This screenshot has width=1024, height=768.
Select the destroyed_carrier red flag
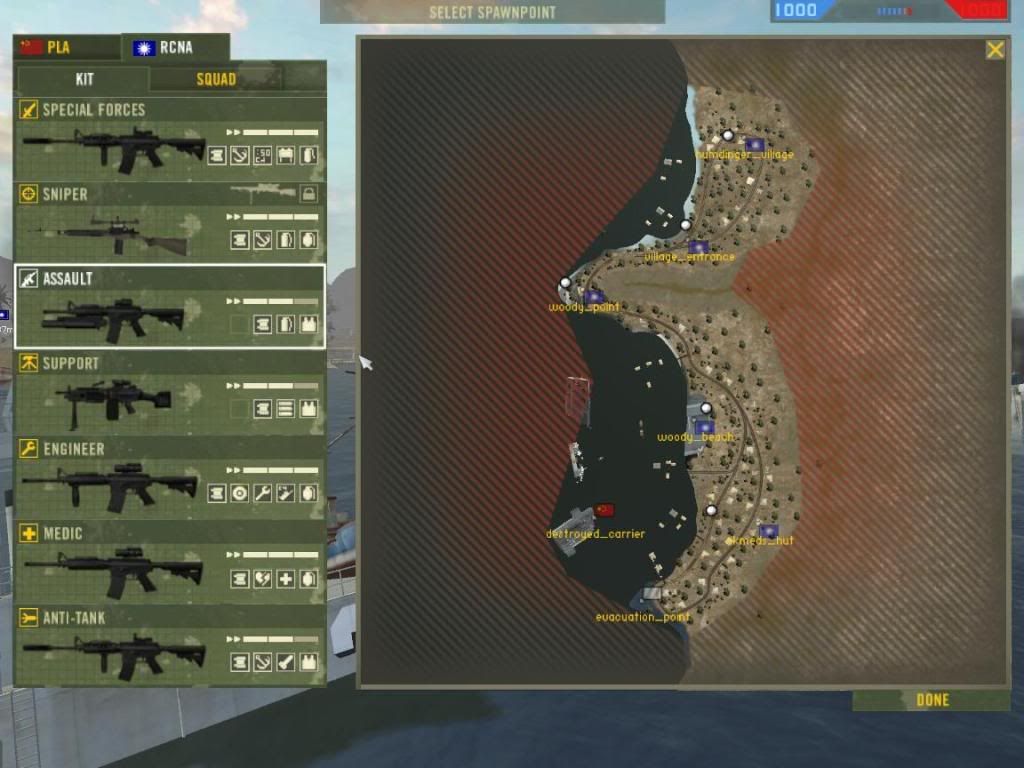tap(604, 510)
